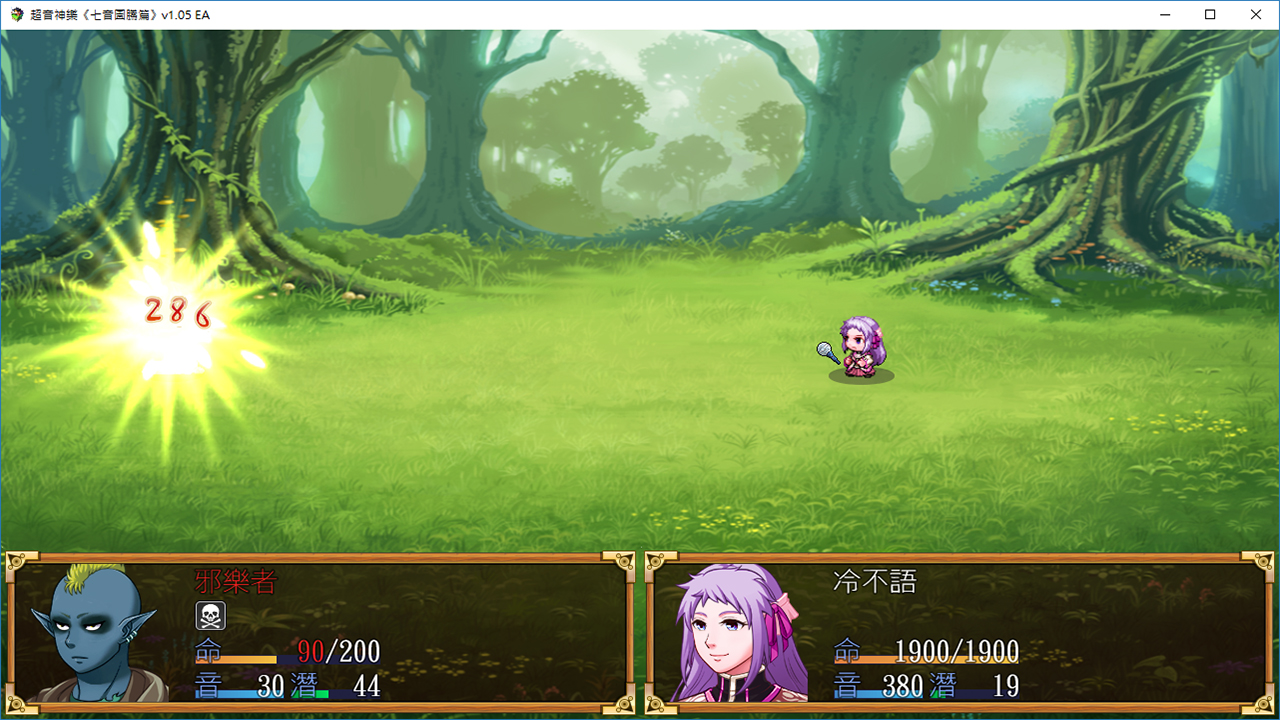Click the gold corner ornament of 冷不語's frame
The height and width of the screenshot is (720, 1280).
(655, 560)
